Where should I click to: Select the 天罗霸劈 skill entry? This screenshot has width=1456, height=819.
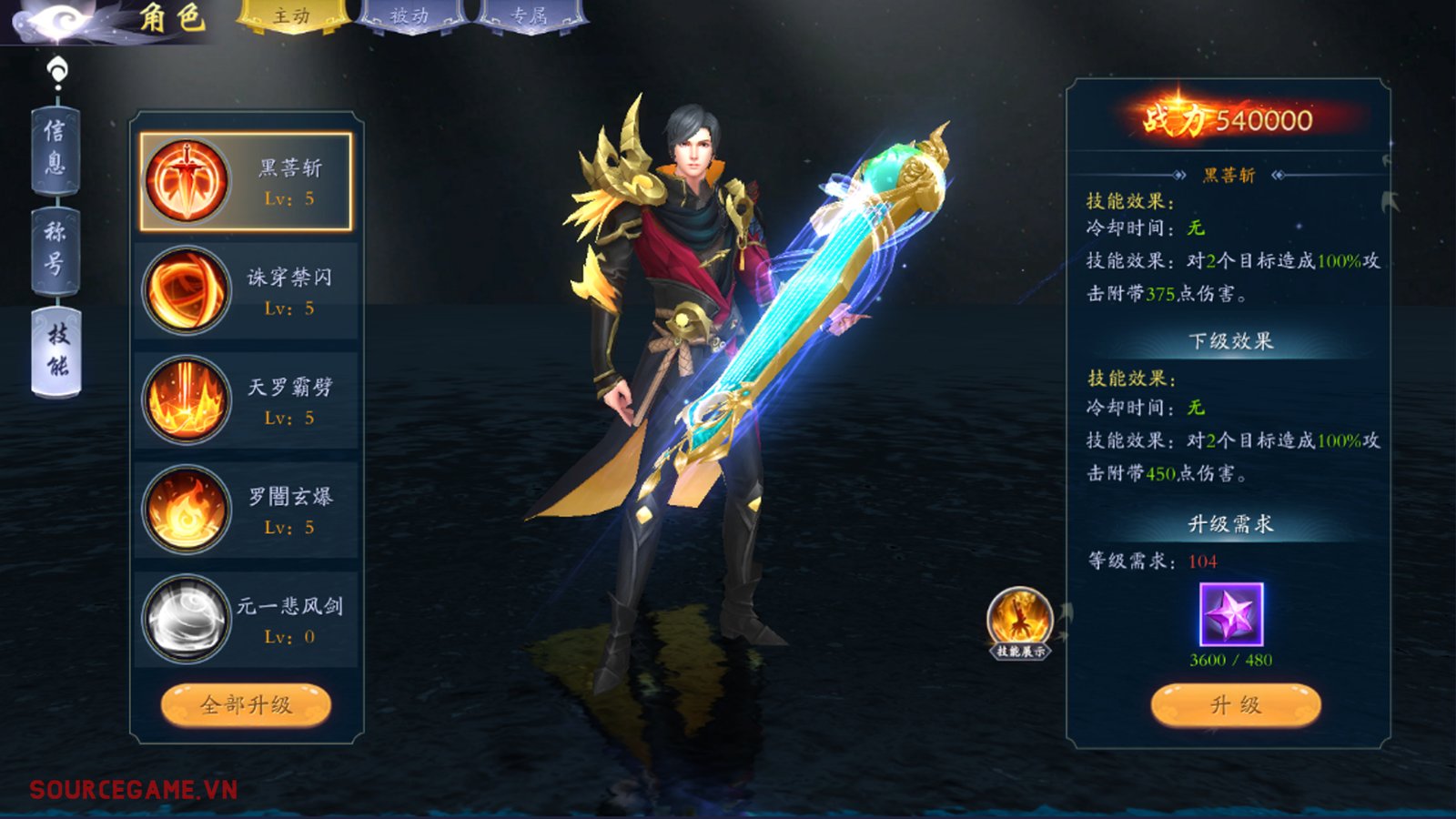coord(246,400)
